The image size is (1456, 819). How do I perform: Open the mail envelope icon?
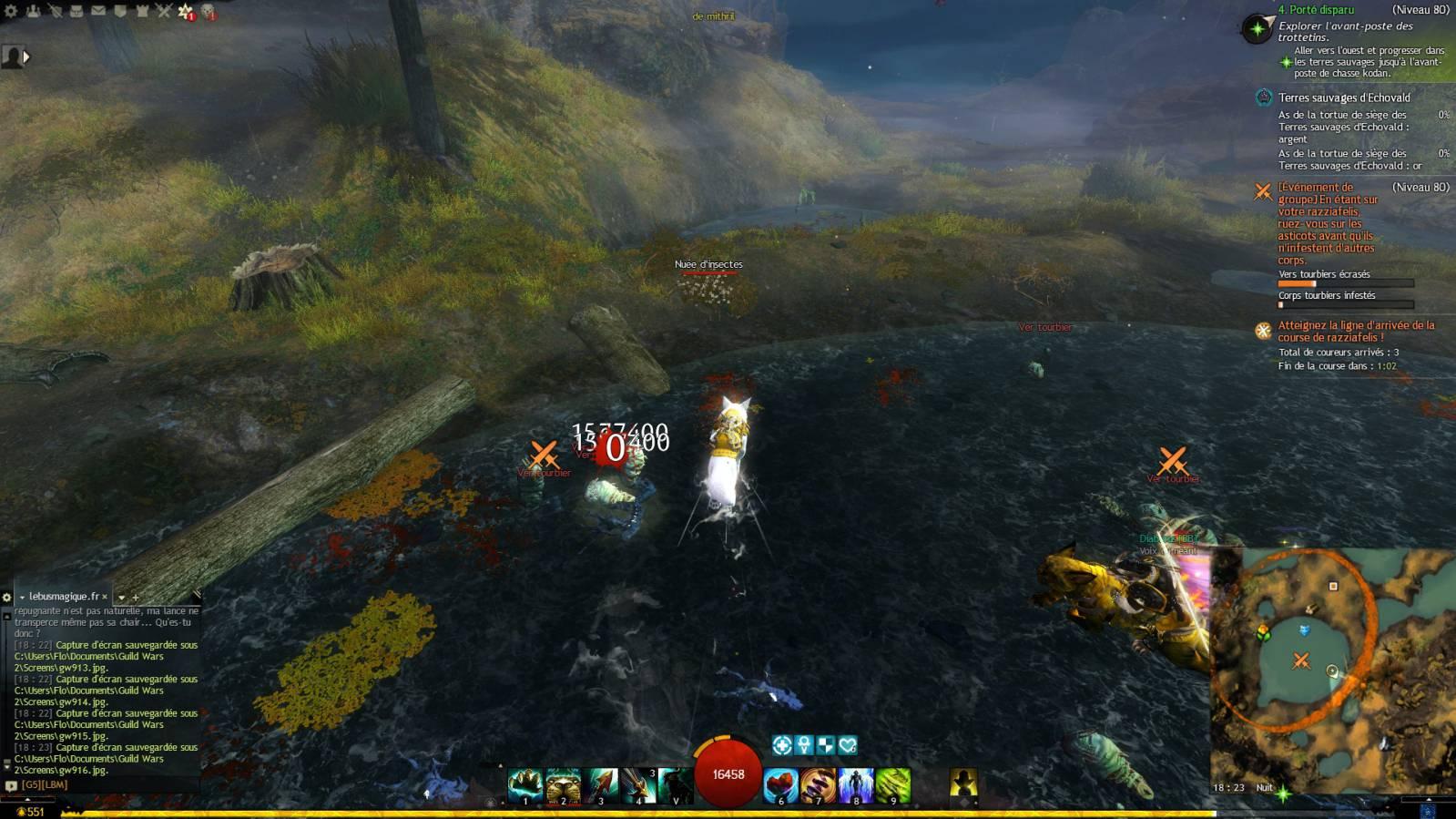click(x=98, y=11)
